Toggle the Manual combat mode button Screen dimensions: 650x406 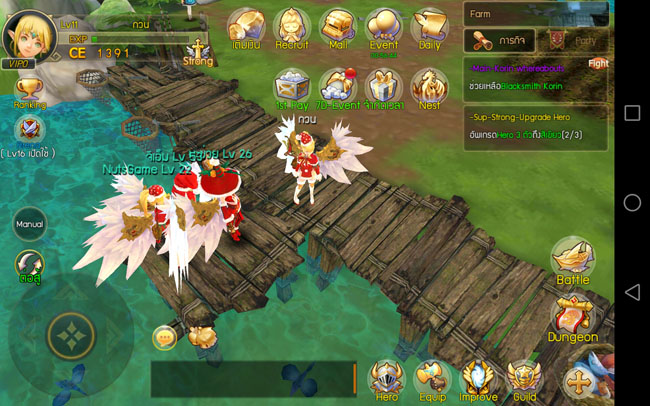pos(30,223)
